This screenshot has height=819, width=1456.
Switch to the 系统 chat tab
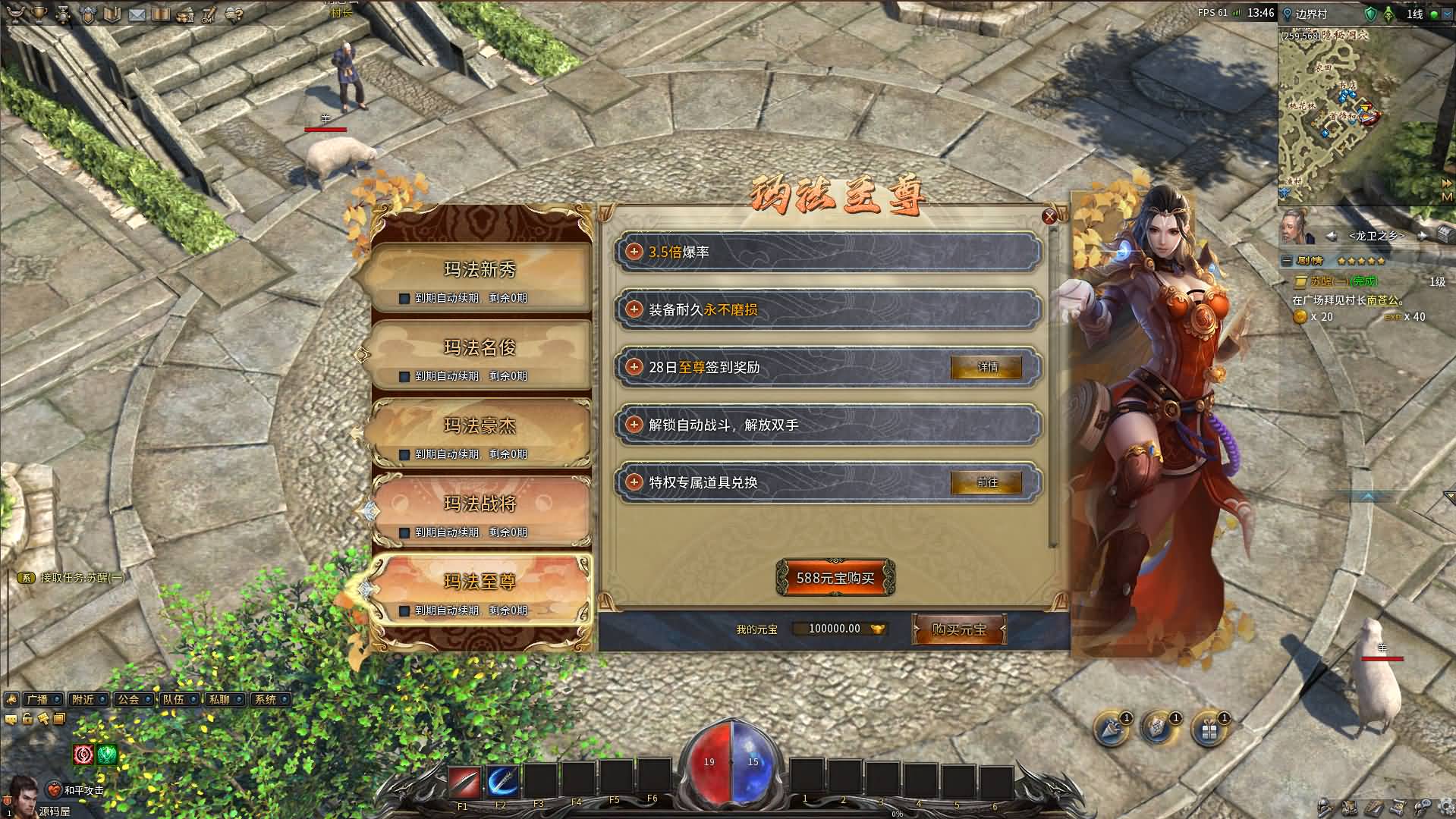click(x=266, y=699)
